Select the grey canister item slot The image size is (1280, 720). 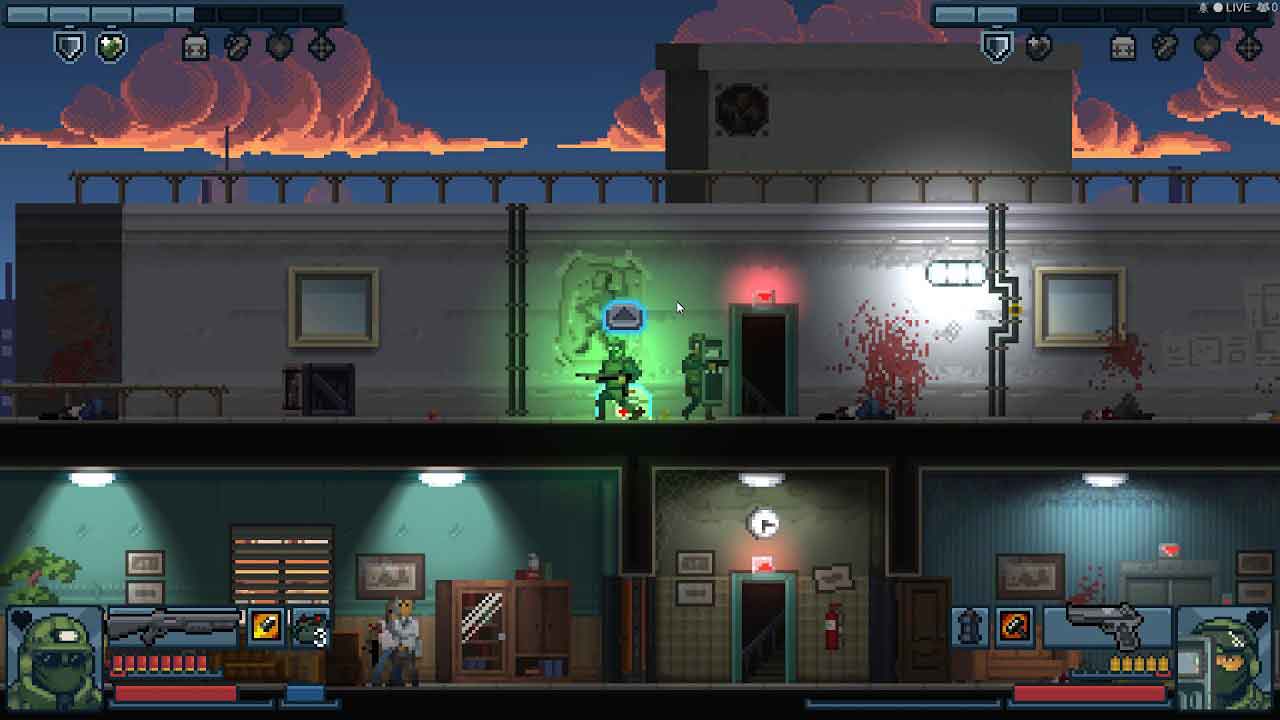coord(970,627)
